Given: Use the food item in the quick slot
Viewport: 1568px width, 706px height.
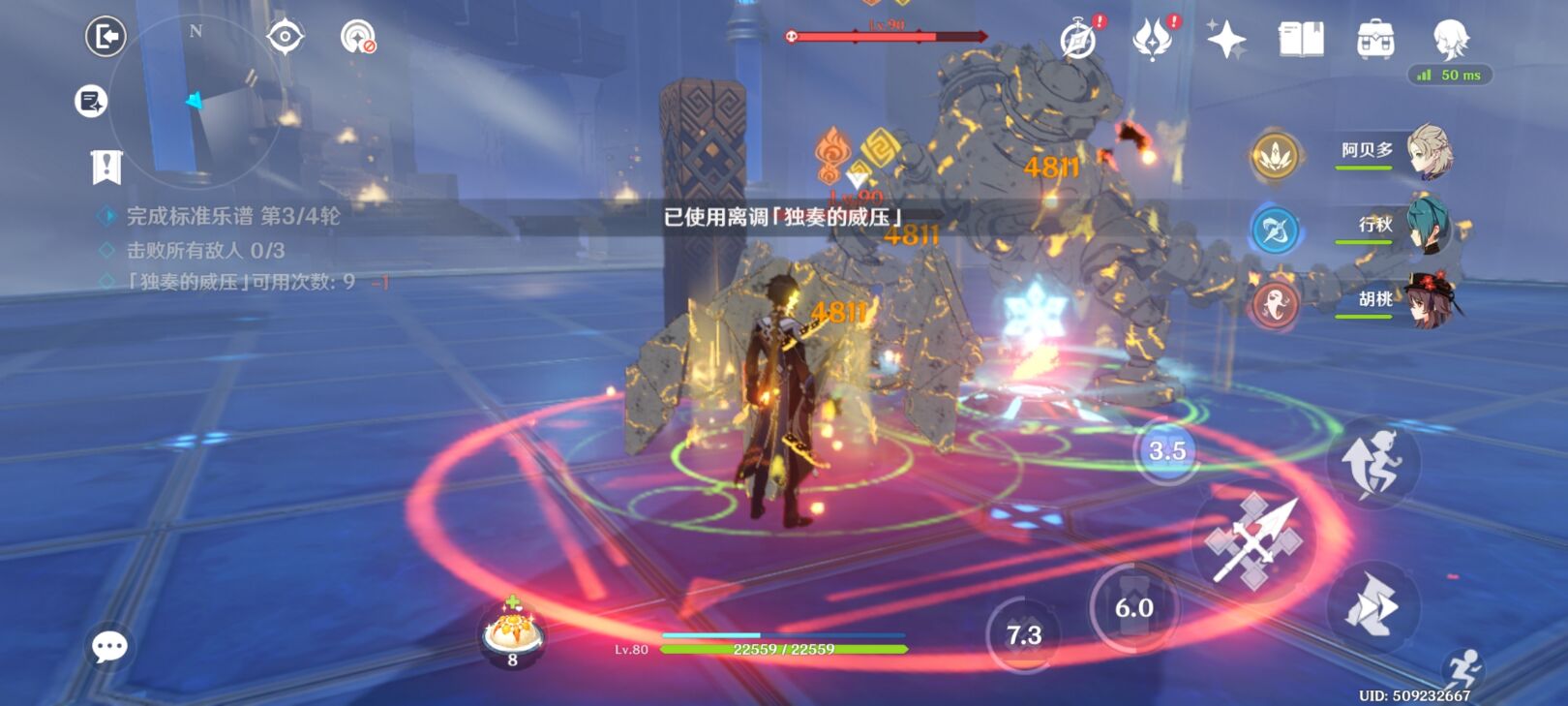Looking at the screenshot, I should [x=511, y=631].
